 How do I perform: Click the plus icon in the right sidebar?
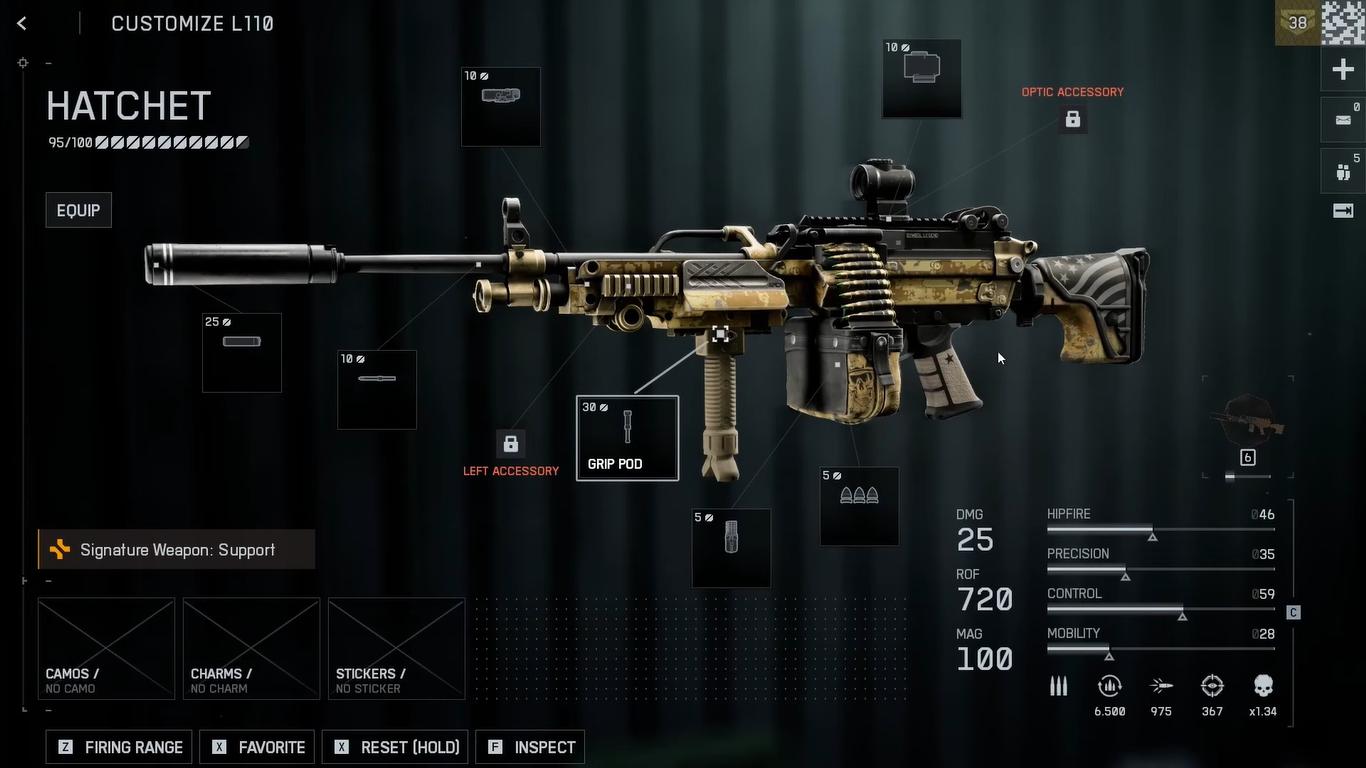(1343, 69)
